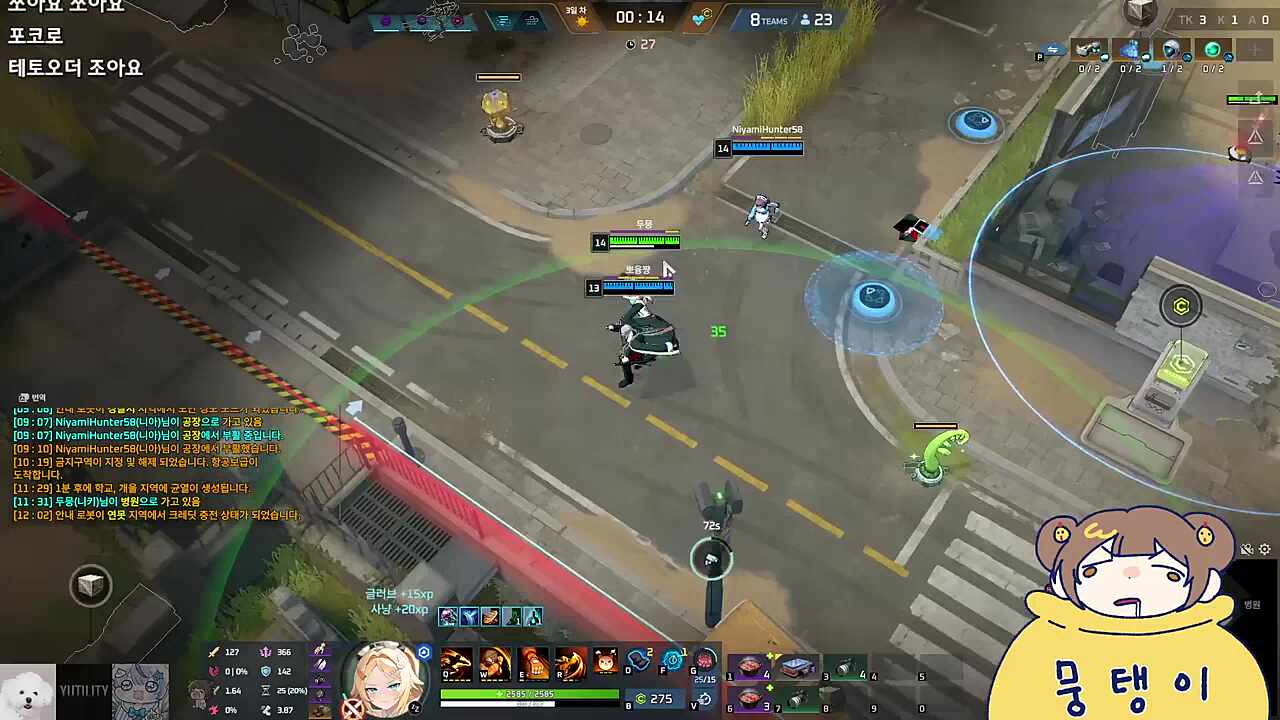
Task: Click the green health bar showing 2585/2585
Action: click(x=530, y=694)
